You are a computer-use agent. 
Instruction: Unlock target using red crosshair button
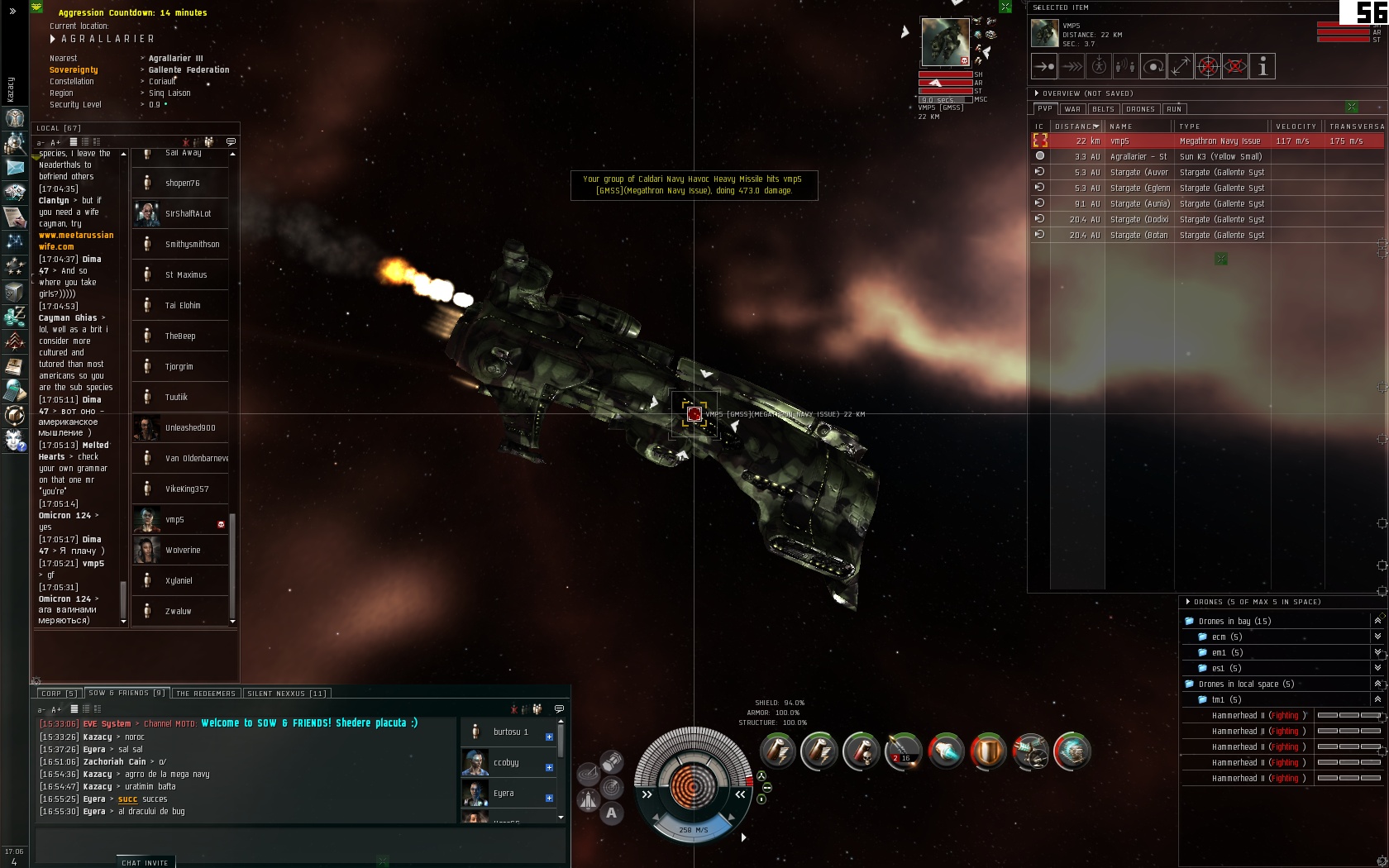coord(1208,66)
